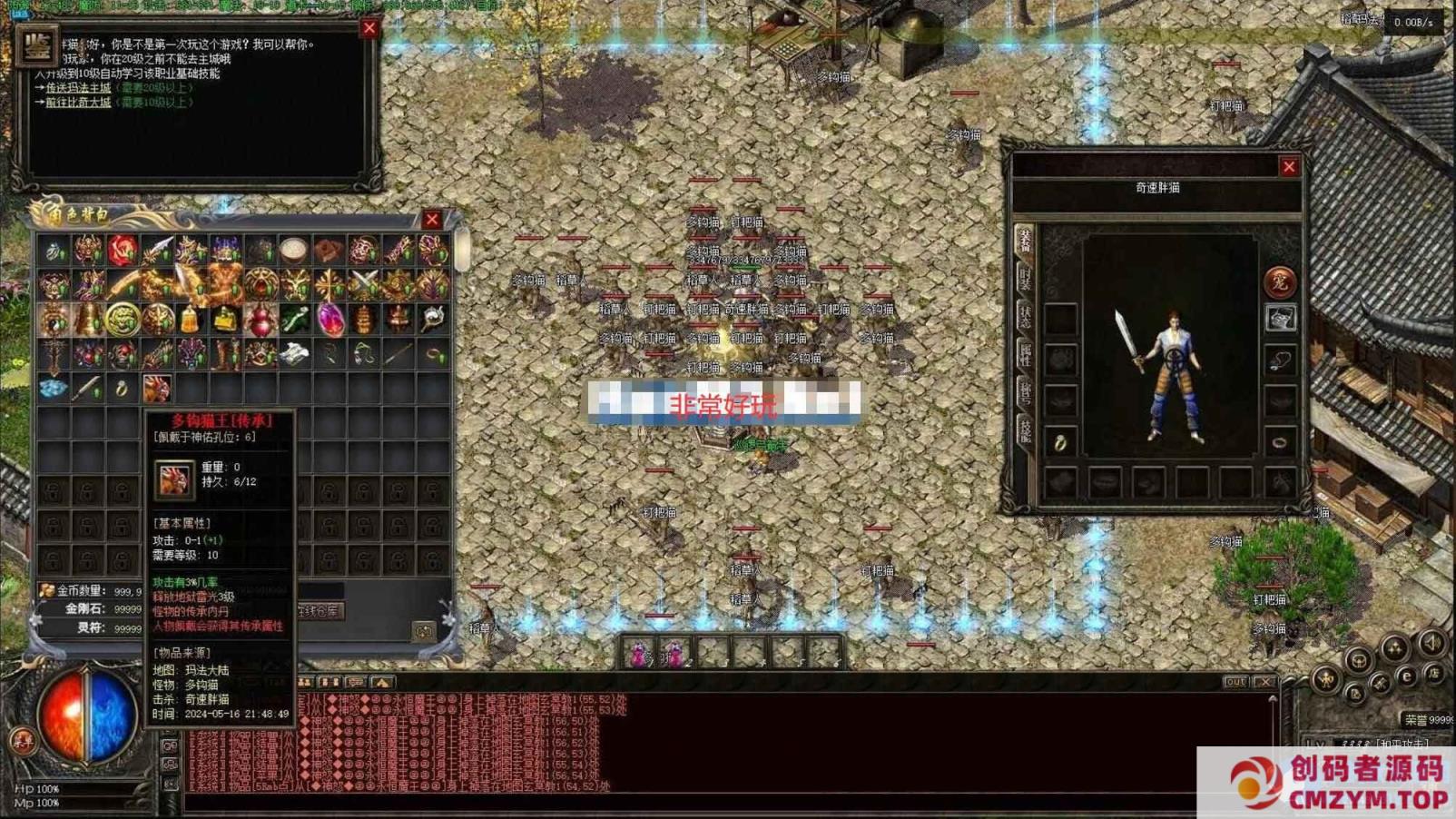Viewport: 1456px width, 819px height.
Task: Close the 角色背包 inventory panel
Action: [432, 220]
